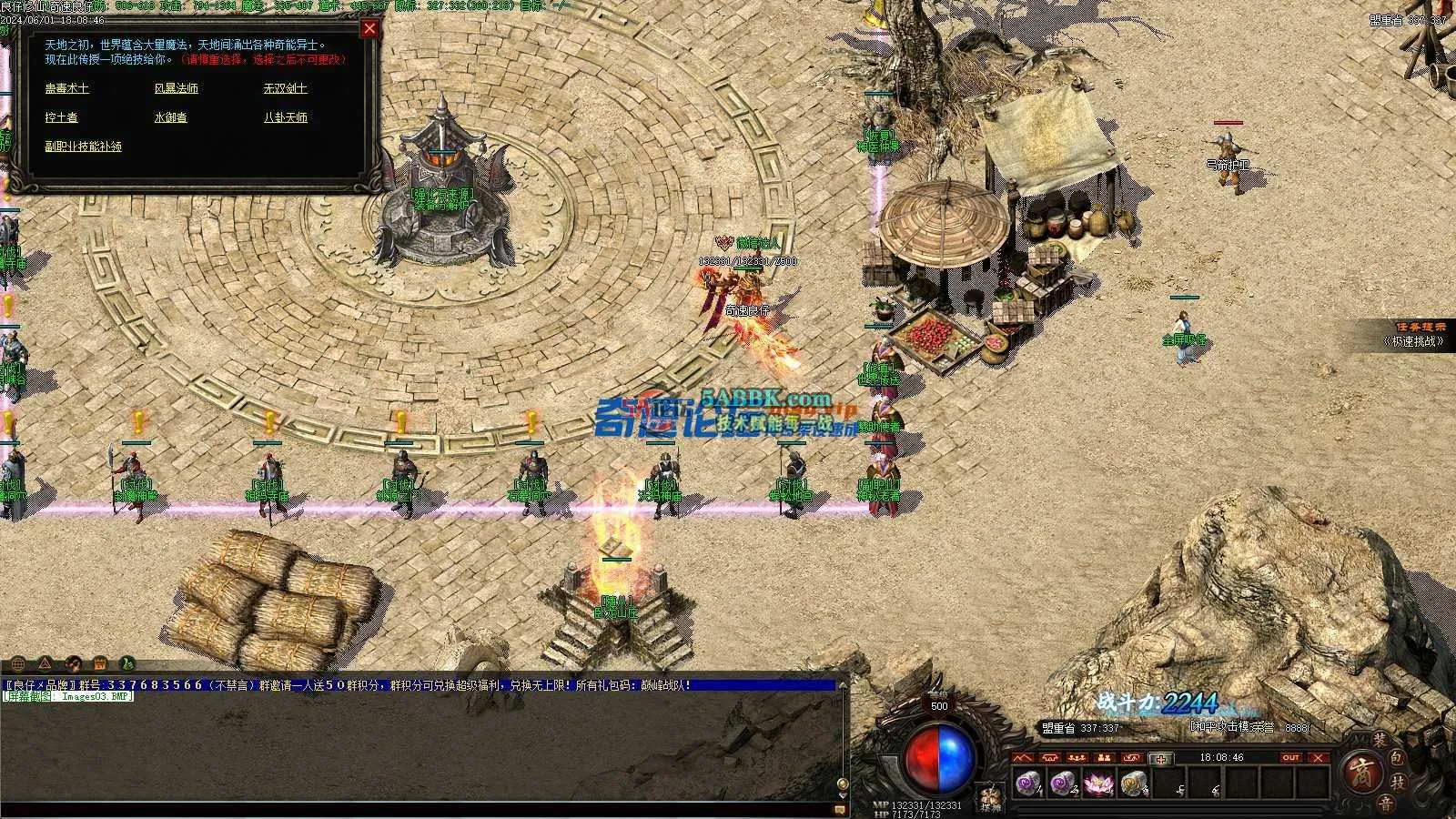Choose the 蛊毒术士 class option

67,88
